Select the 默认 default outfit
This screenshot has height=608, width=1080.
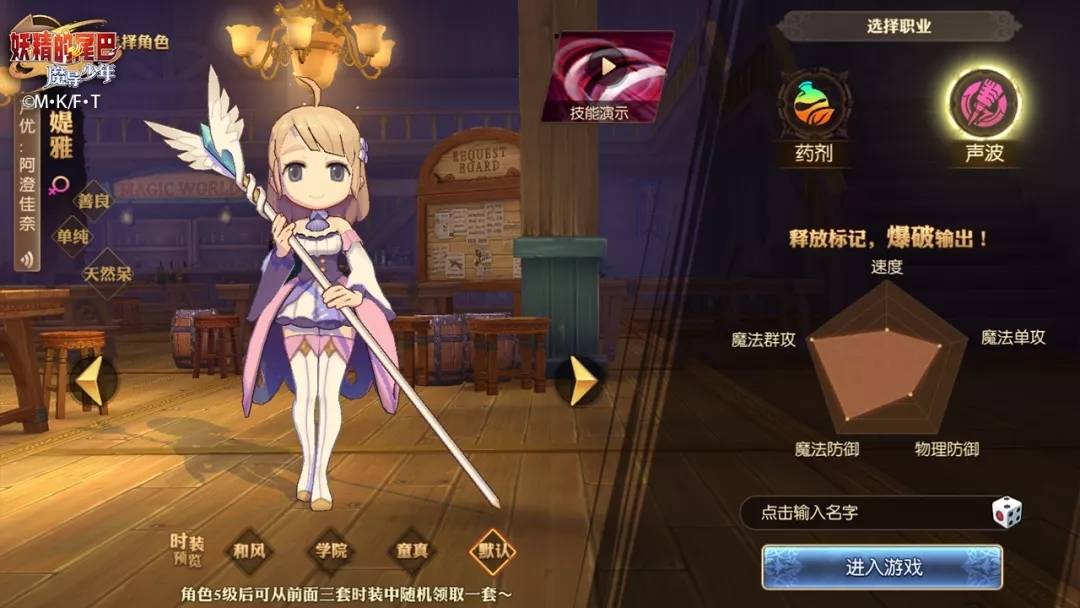tap(496, 550)
